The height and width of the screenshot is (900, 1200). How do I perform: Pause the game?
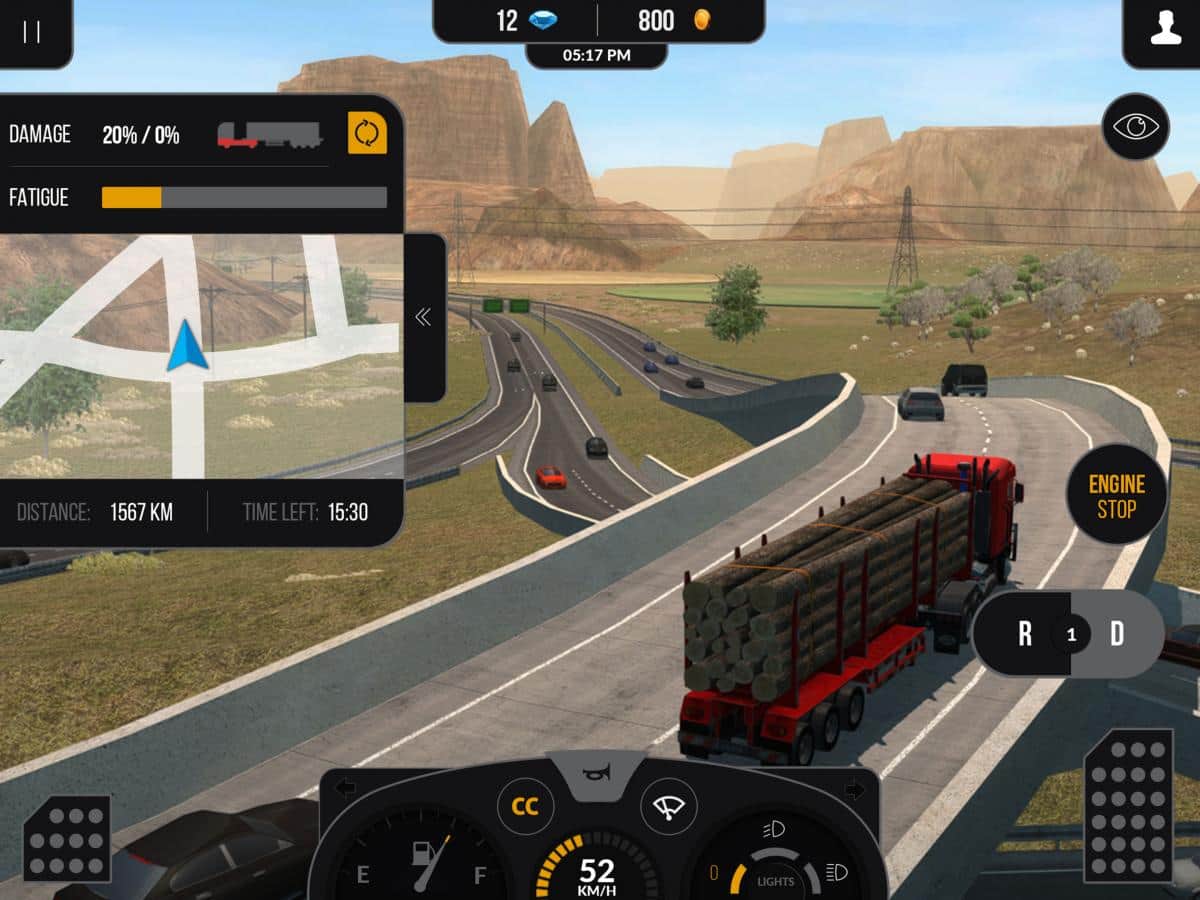tap(32, 31)
